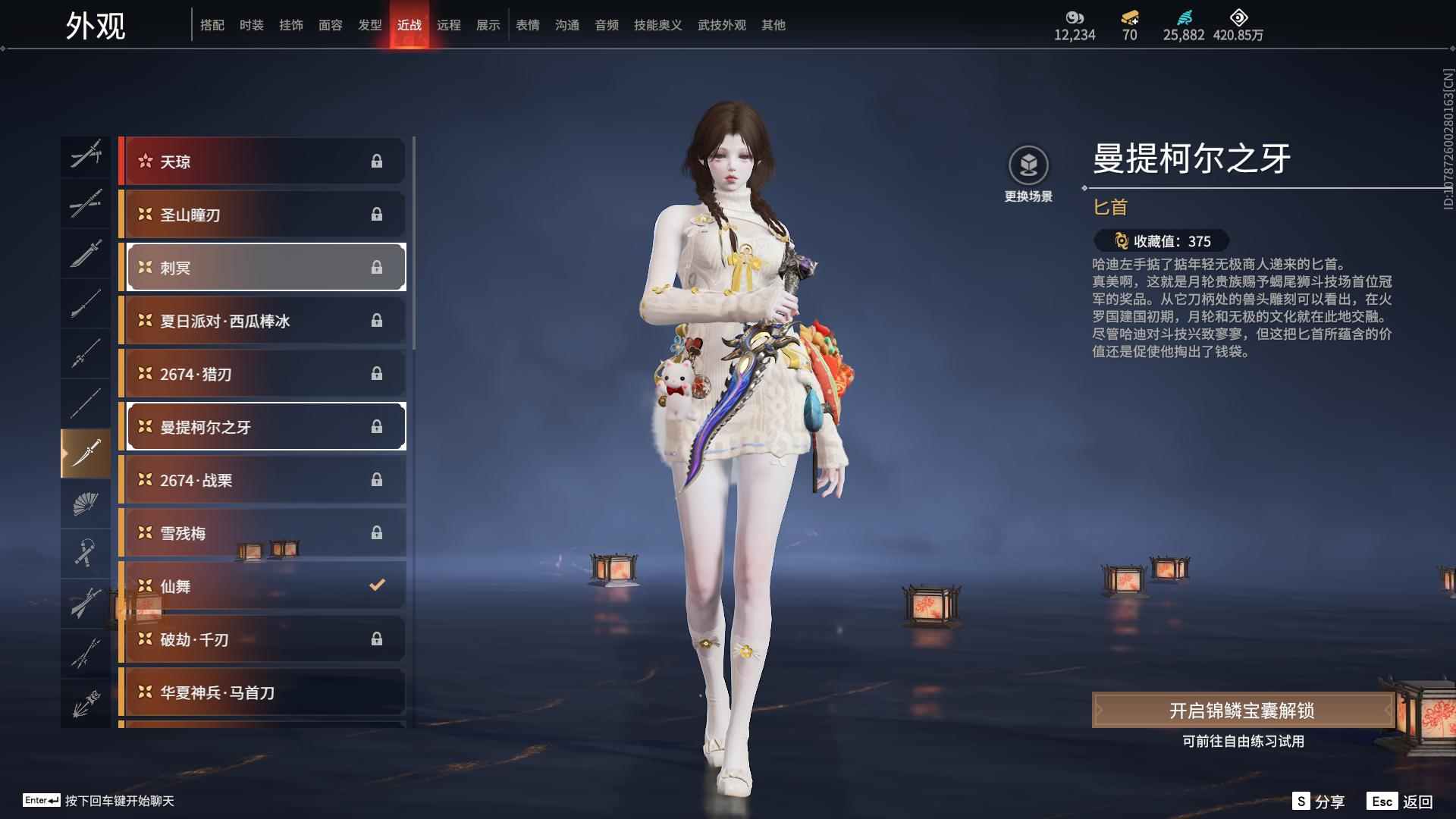
Task: Switch to the fan weapon category icon
Action: 86,503
